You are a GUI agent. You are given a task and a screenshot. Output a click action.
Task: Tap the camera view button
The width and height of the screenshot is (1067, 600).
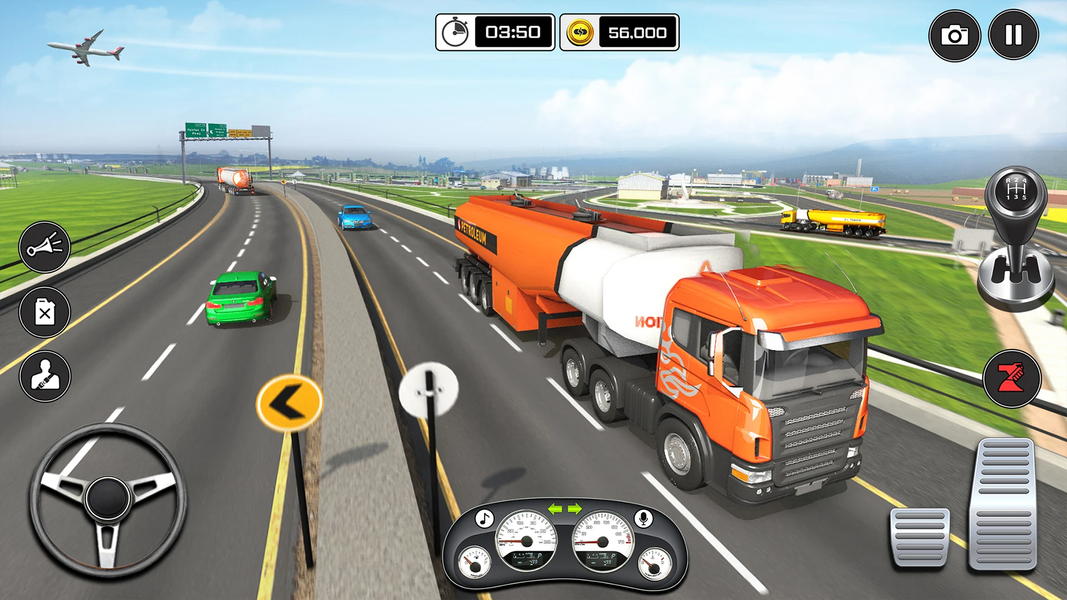pyautogui.click(x=955, y=36)
